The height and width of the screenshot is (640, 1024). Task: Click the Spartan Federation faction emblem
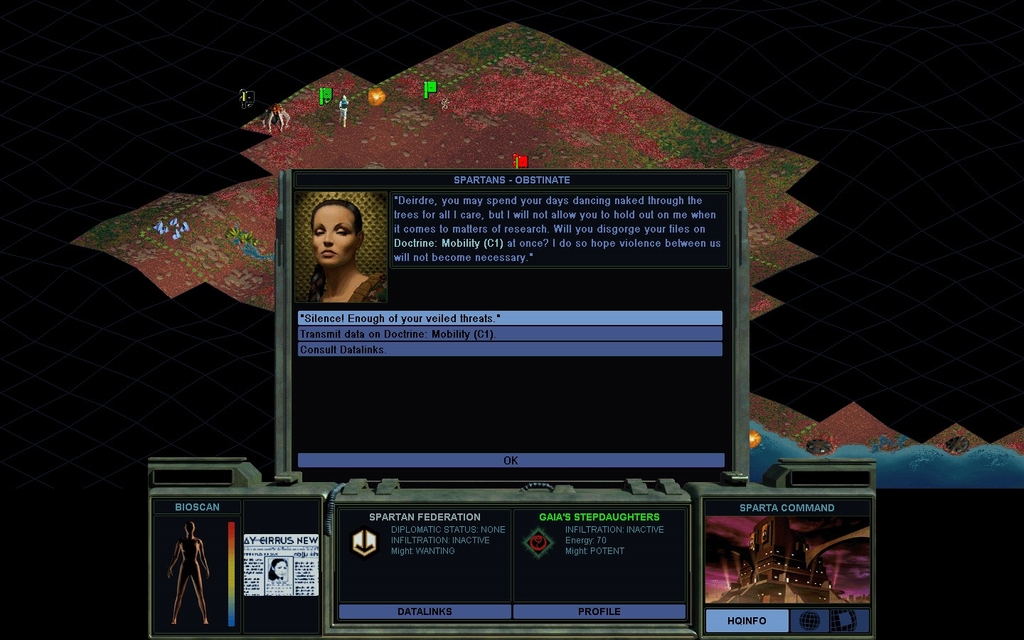click(x=362, y=542)
